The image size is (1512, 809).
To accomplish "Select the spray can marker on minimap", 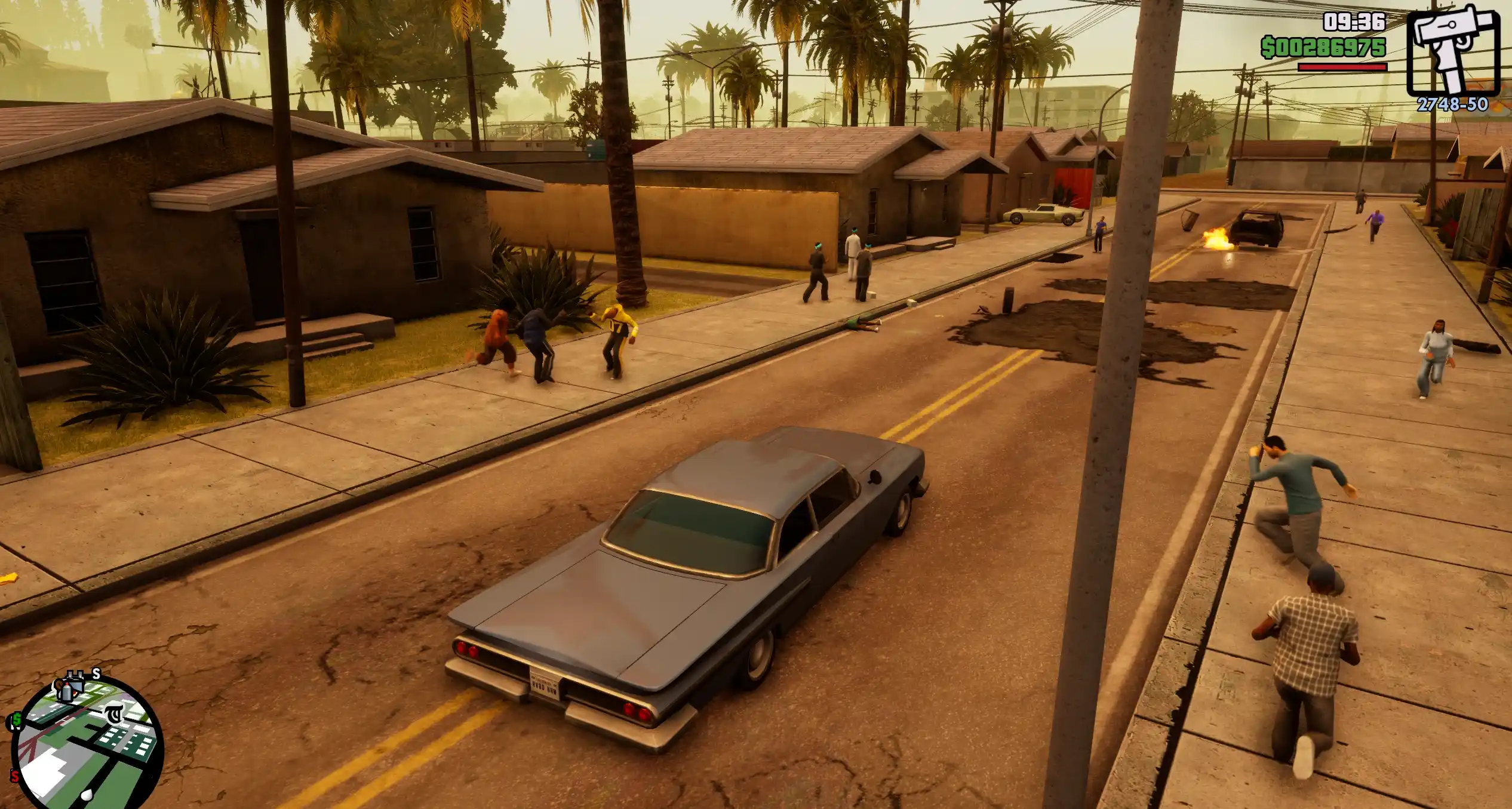I will tap(66, 690).
